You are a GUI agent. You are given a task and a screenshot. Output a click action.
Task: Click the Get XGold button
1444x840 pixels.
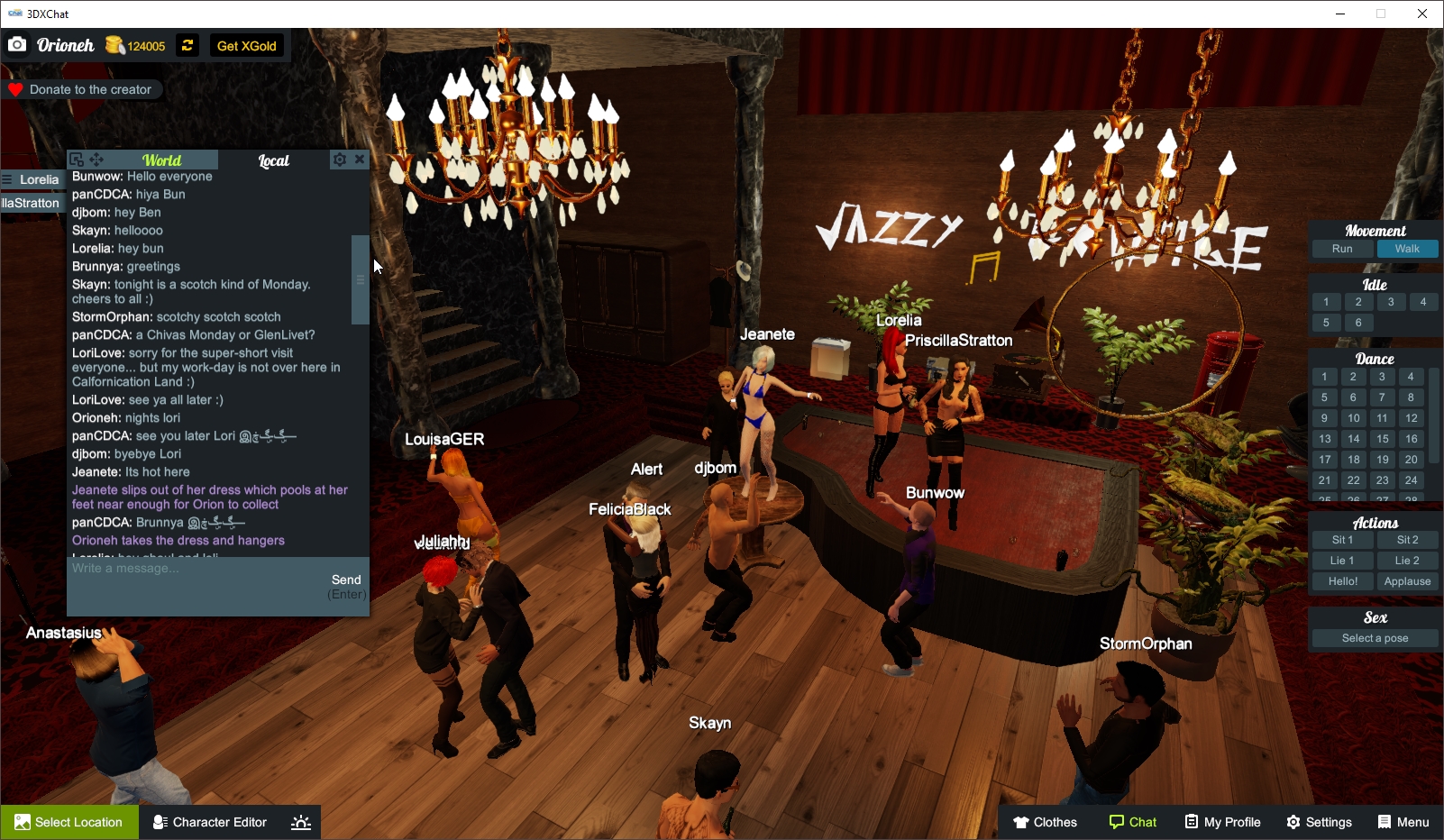click(x=246, y=45)
